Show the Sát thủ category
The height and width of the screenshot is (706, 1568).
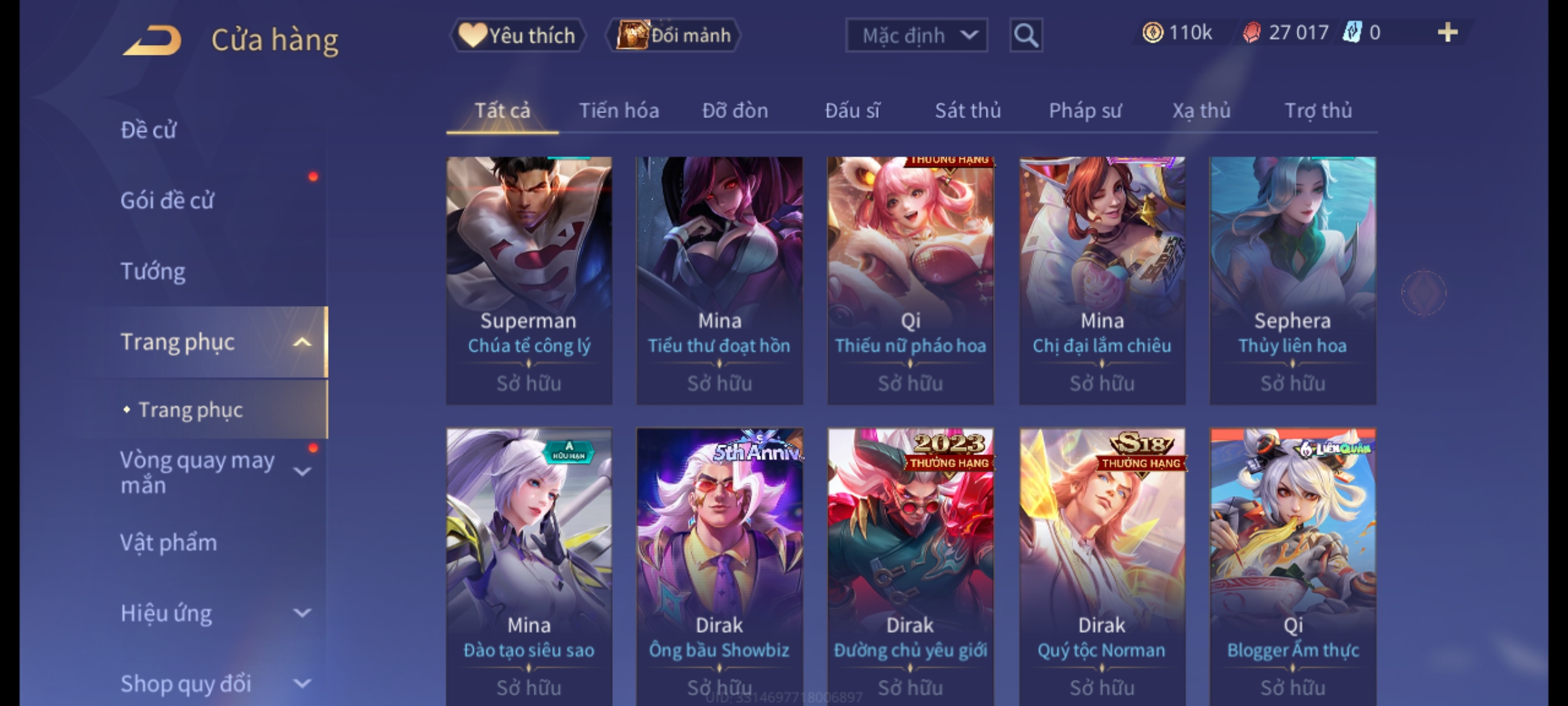[968, 111]
